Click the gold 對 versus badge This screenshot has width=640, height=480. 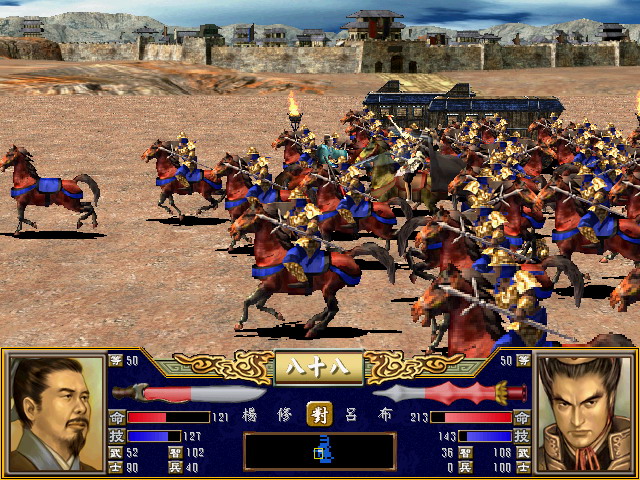pyautogui.click(x=319, y=416)
